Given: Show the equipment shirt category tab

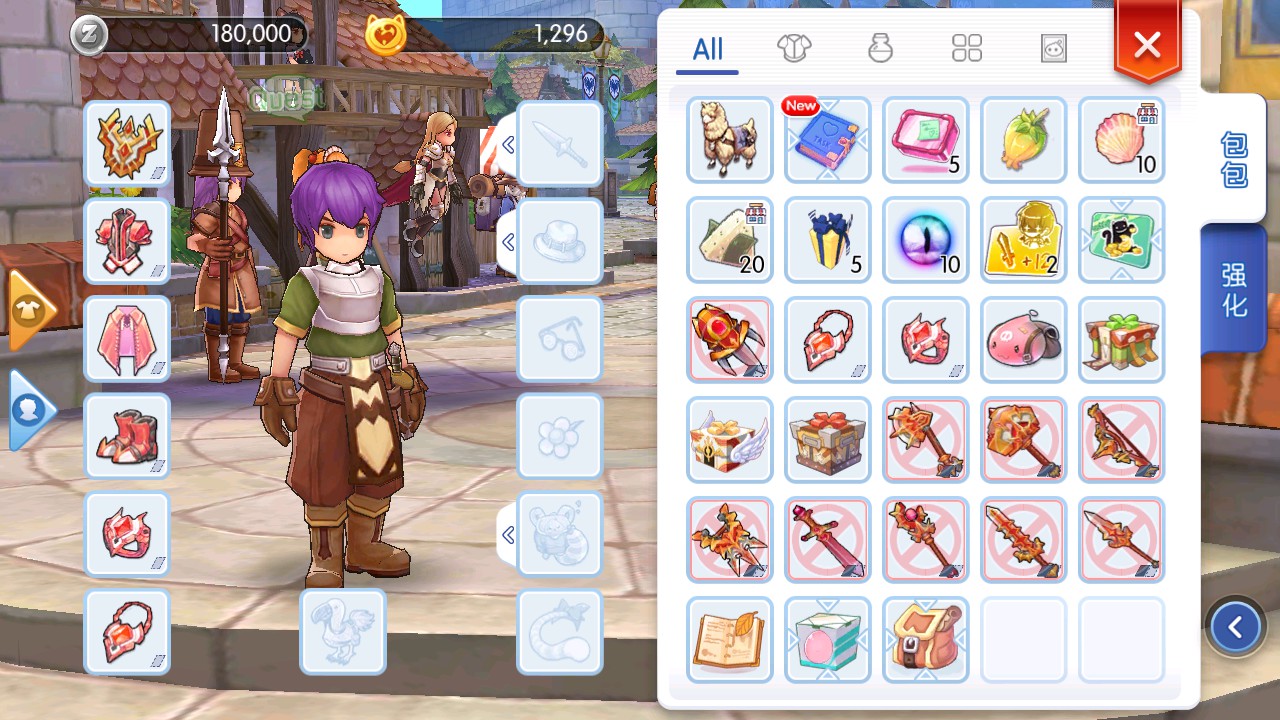Looking at the screenshot, I should (794, 48).
